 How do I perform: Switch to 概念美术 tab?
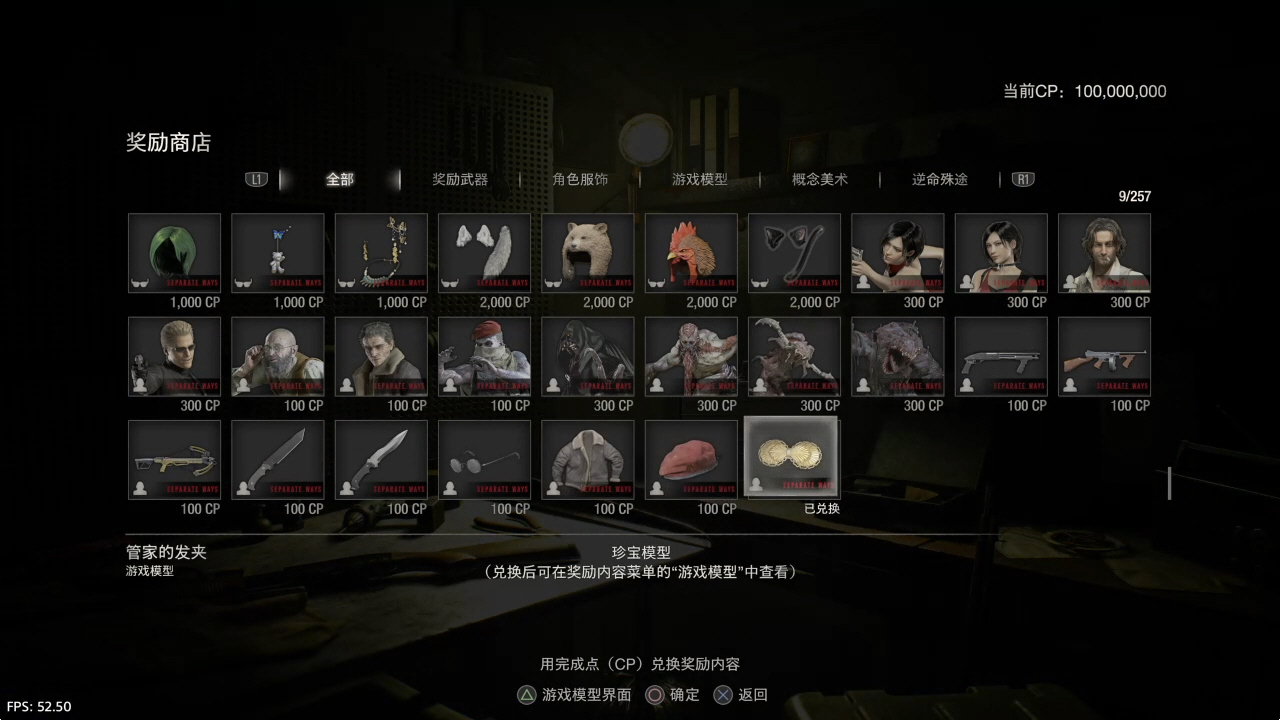[x=820, y=180]
